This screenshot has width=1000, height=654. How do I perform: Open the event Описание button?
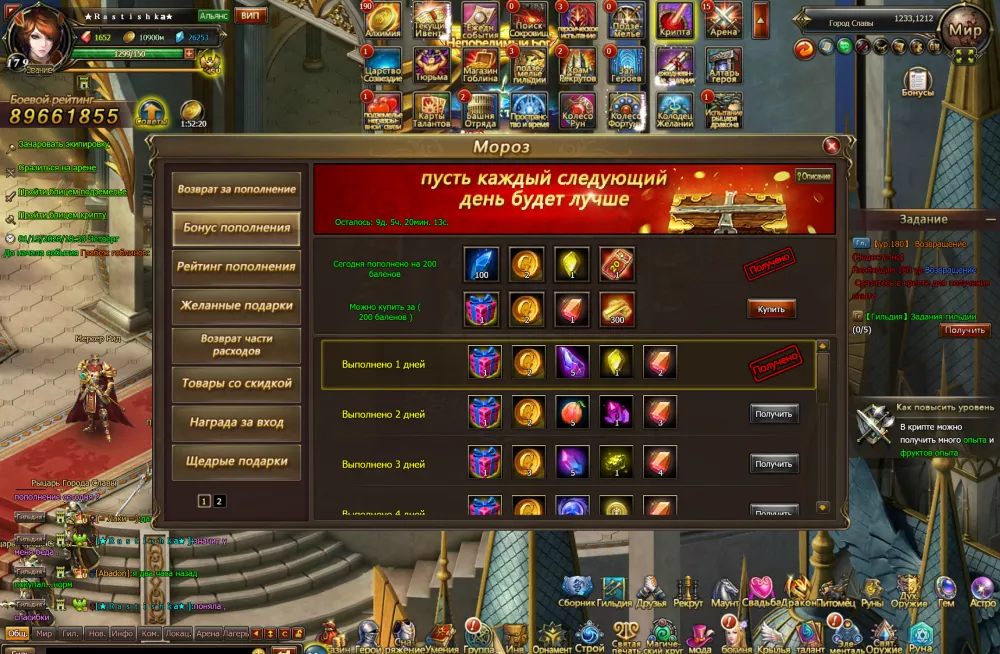pos(814,176)
